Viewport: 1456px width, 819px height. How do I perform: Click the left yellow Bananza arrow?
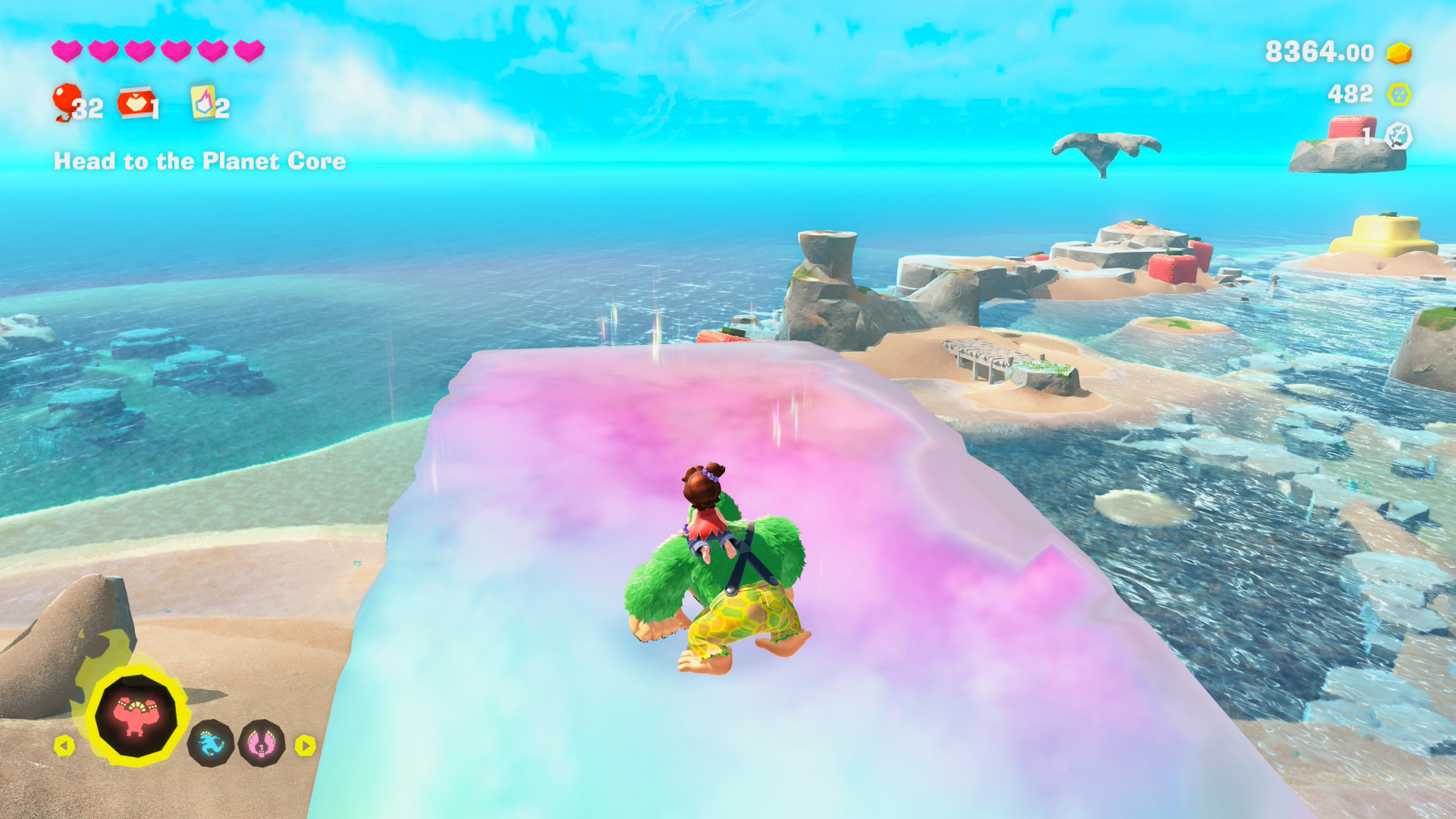pos(64,745)
